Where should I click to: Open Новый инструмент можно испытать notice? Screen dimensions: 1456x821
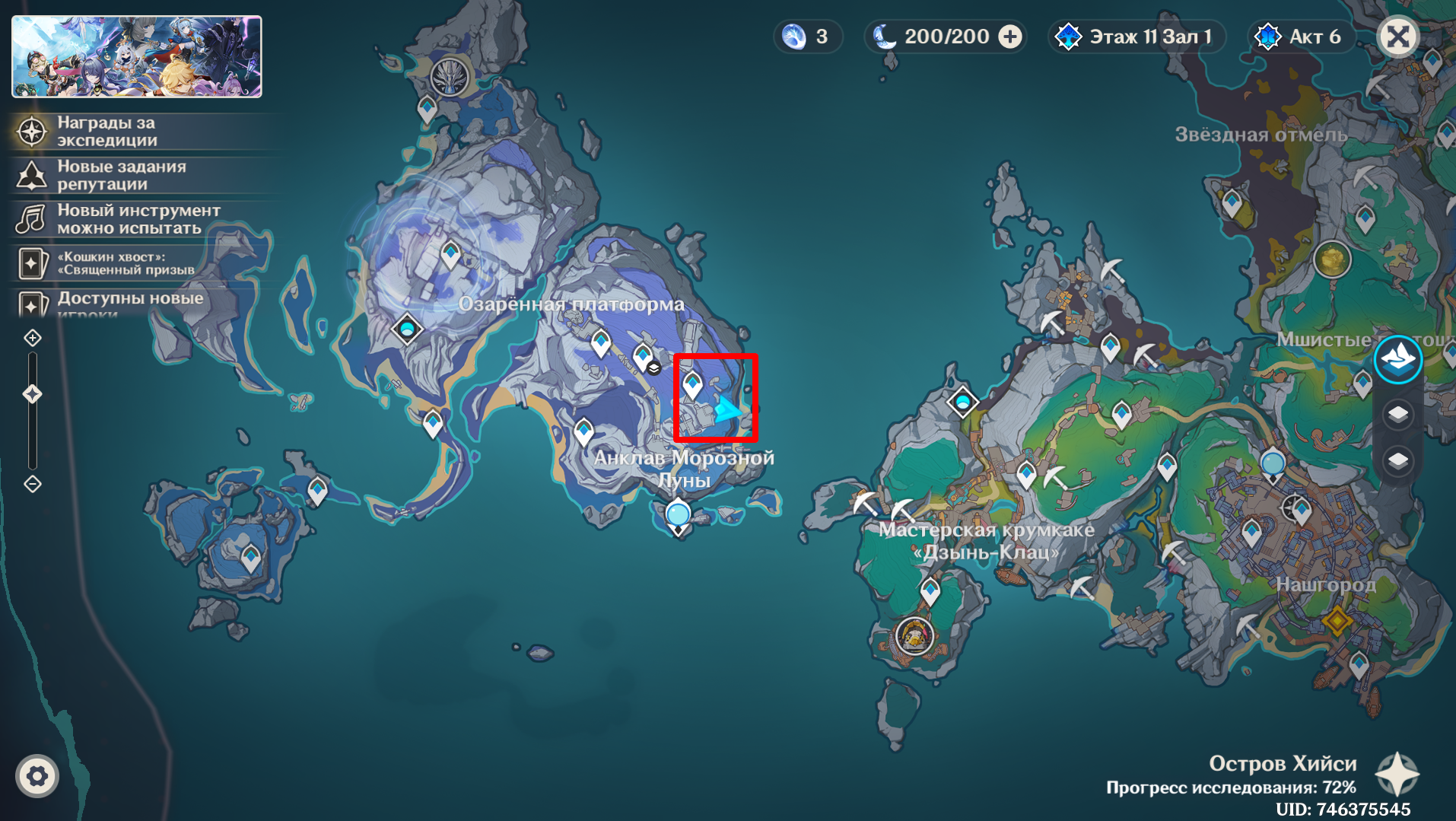138,219
